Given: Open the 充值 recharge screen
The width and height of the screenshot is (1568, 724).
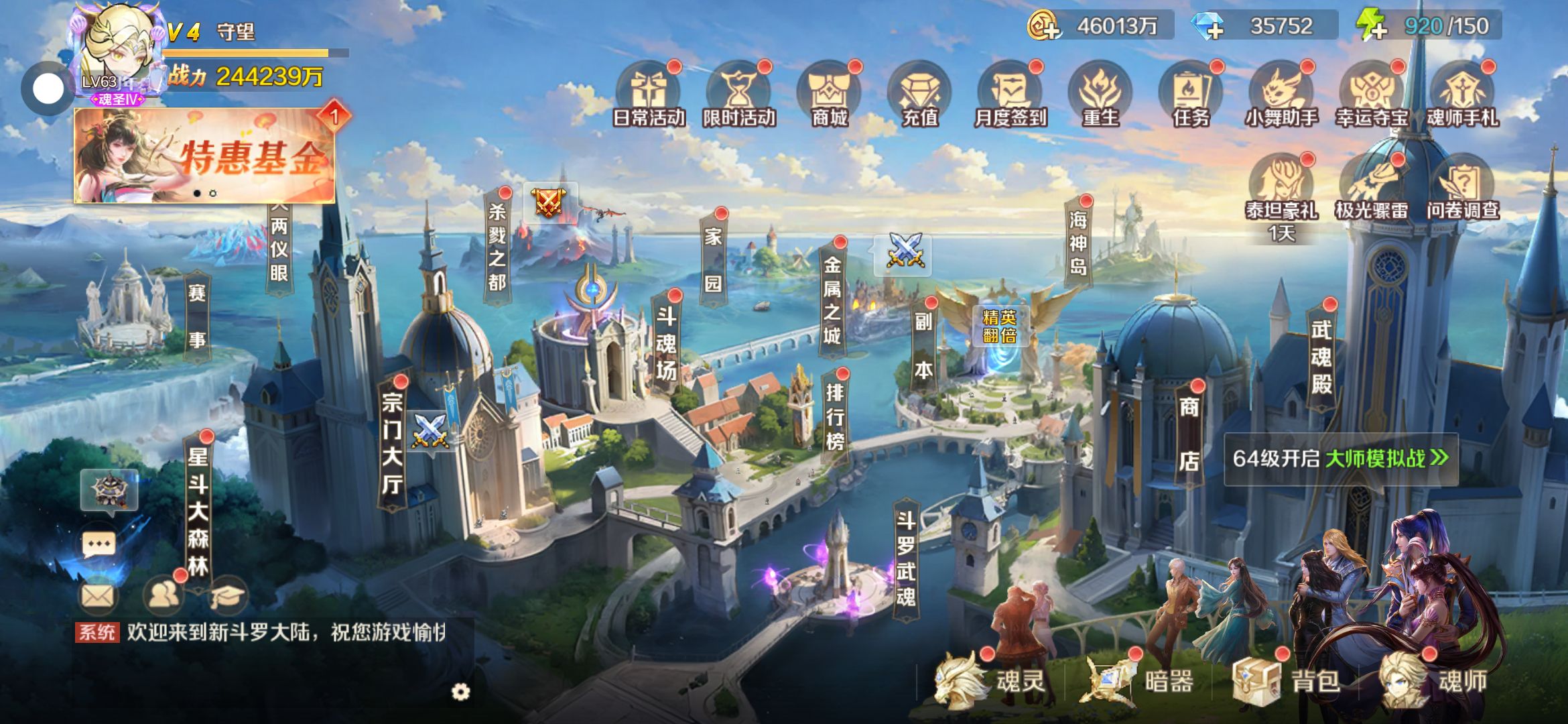Looking at the screenshot, I should (x=919, y=95).
